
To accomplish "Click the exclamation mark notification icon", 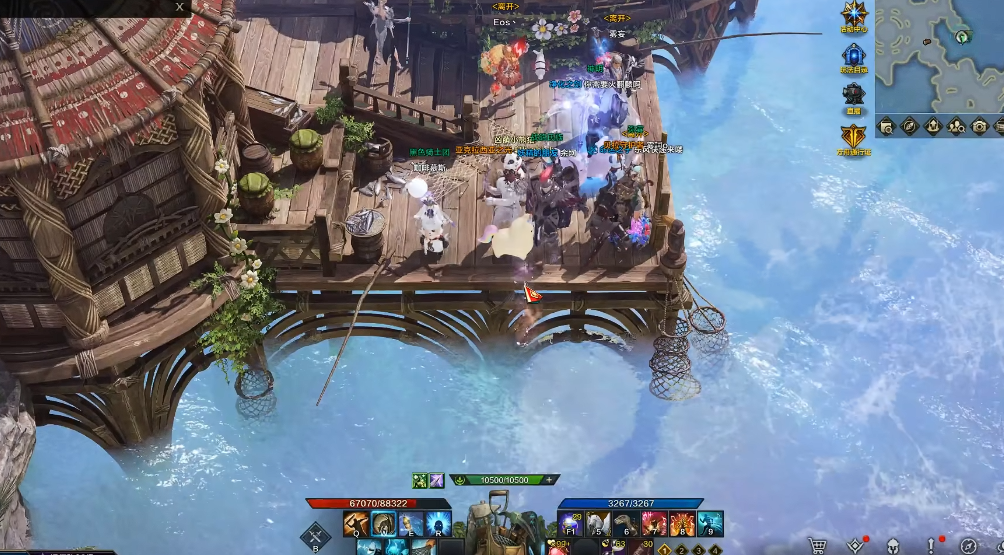I will coord(931,546).
